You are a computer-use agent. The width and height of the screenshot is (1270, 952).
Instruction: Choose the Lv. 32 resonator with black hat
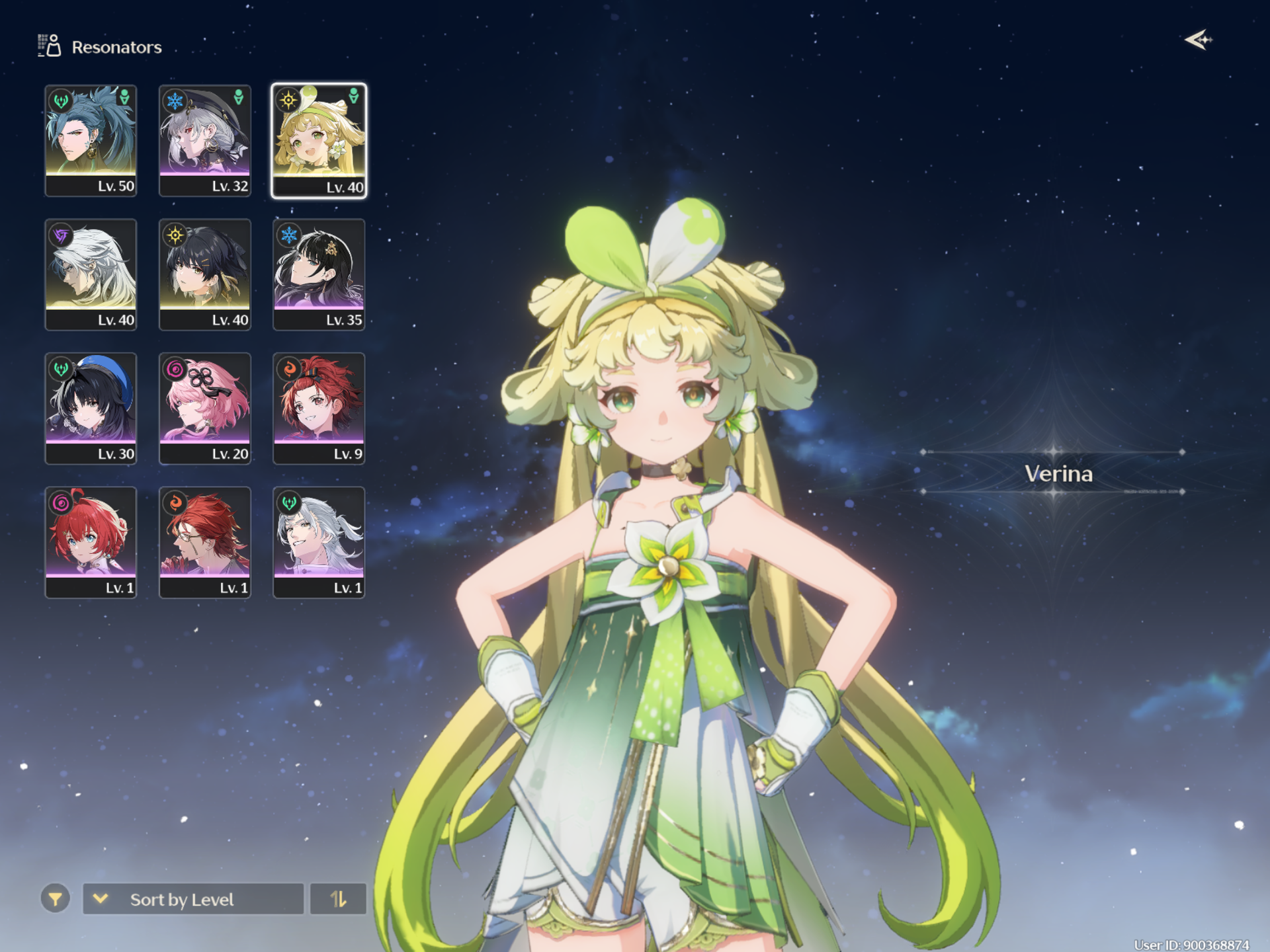(x=205, y=140)
